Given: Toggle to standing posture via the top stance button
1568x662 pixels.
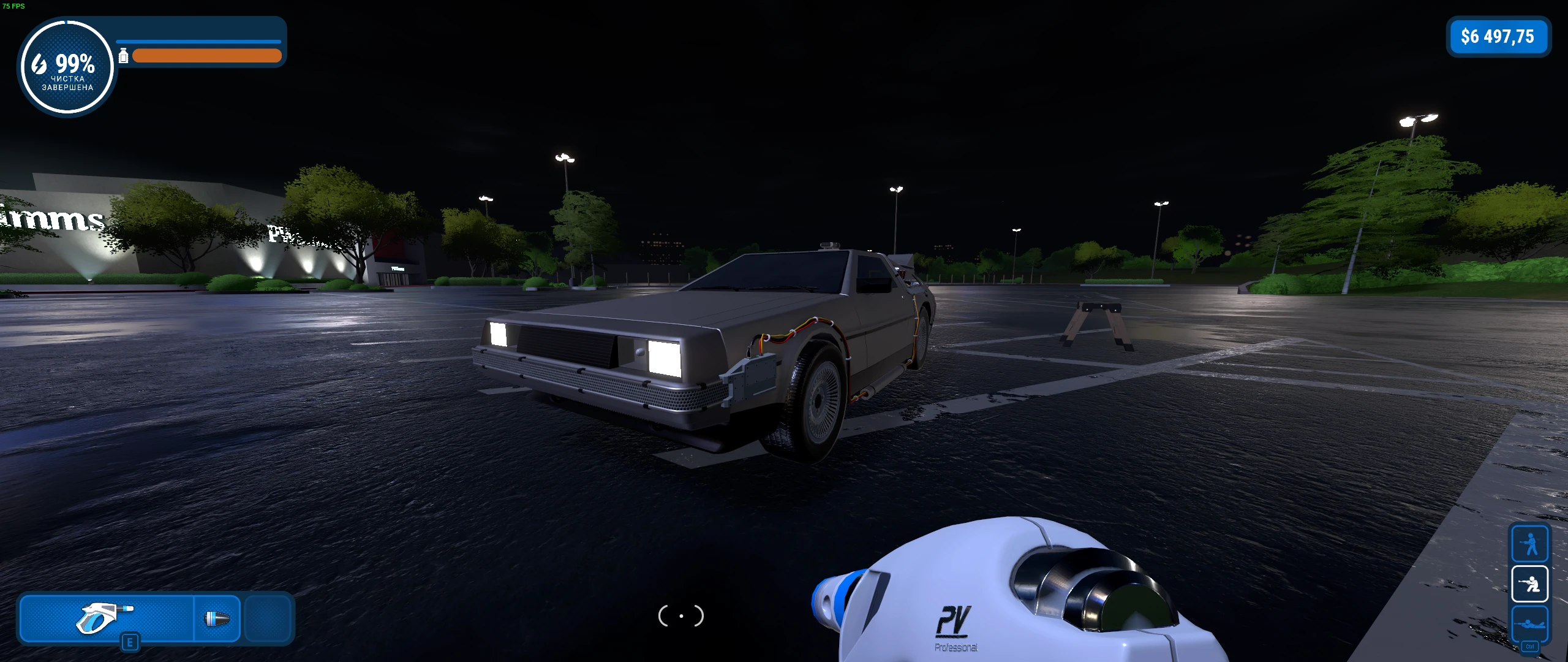Looking at the screenshot, I should [1529, 544].
